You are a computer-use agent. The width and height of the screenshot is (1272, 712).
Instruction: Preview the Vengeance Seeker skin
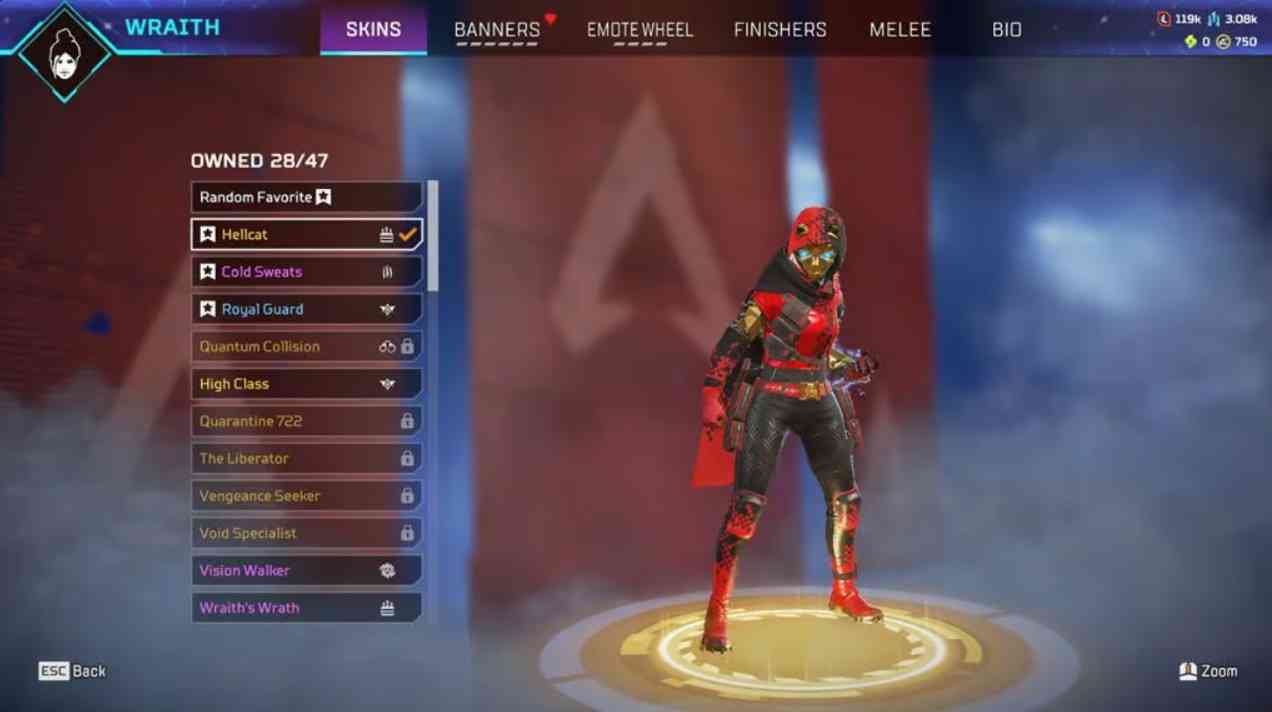point(306,496)
